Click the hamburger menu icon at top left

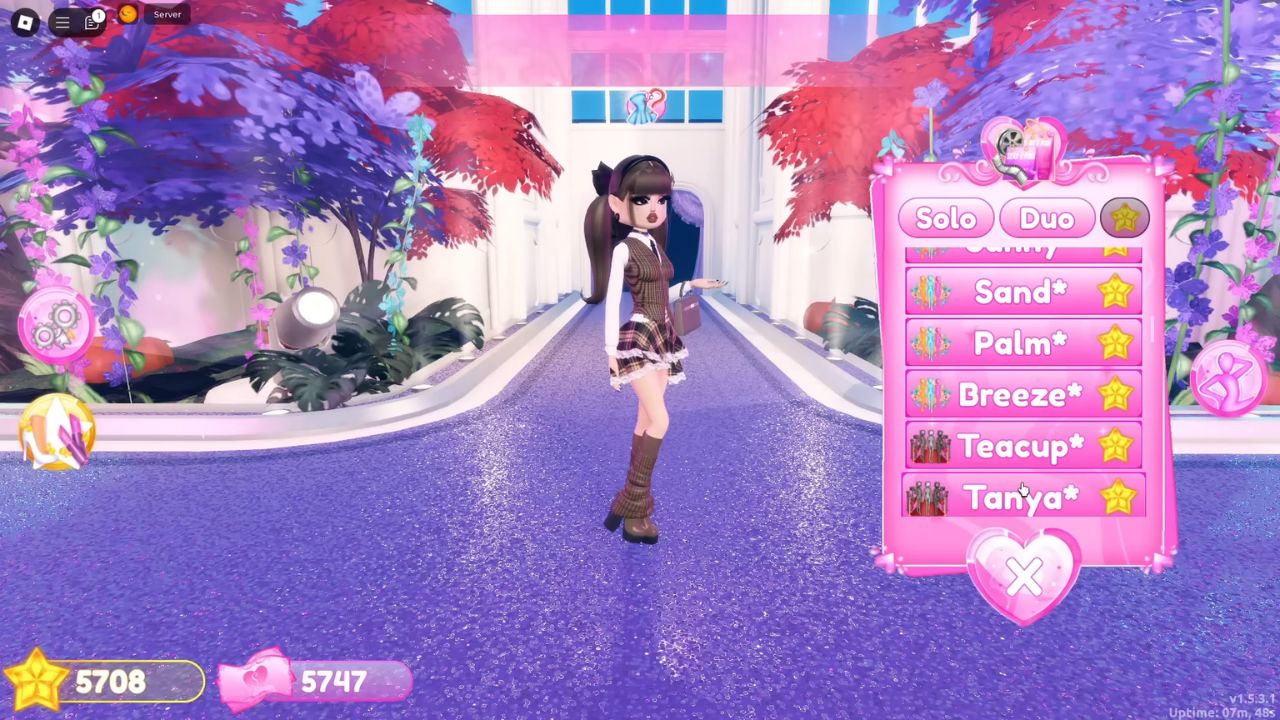point(62,23)
